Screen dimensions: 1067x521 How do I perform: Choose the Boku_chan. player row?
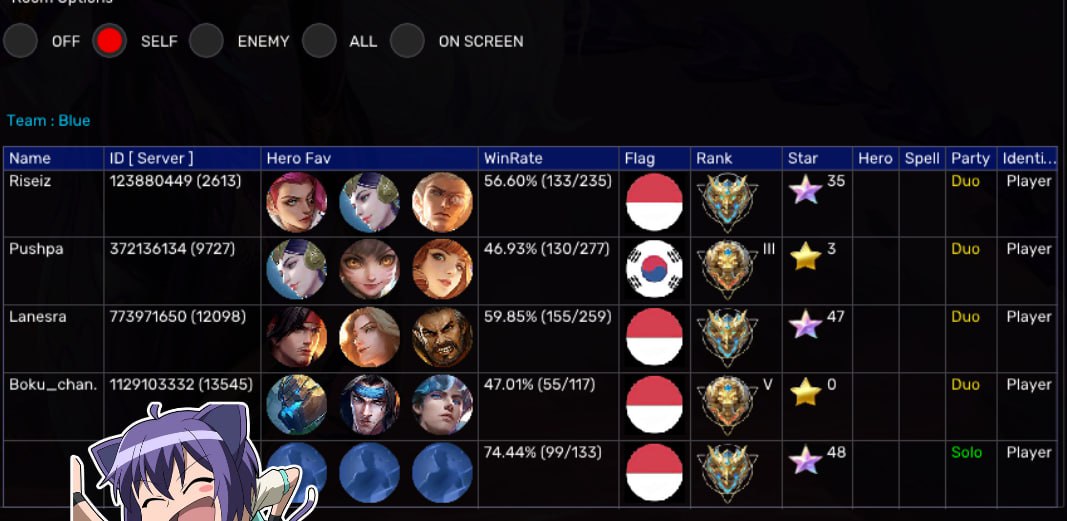(53, 385)
